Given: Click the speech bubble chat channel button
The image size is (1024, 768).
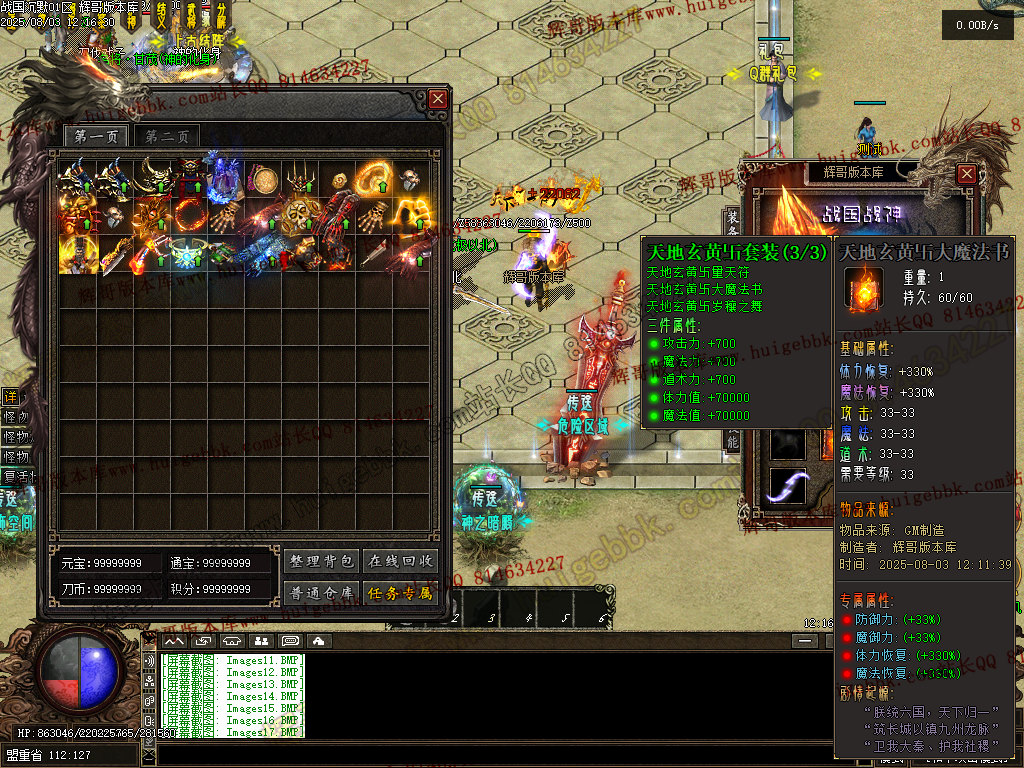Looking at the screenshot, I should click(290, 640).
